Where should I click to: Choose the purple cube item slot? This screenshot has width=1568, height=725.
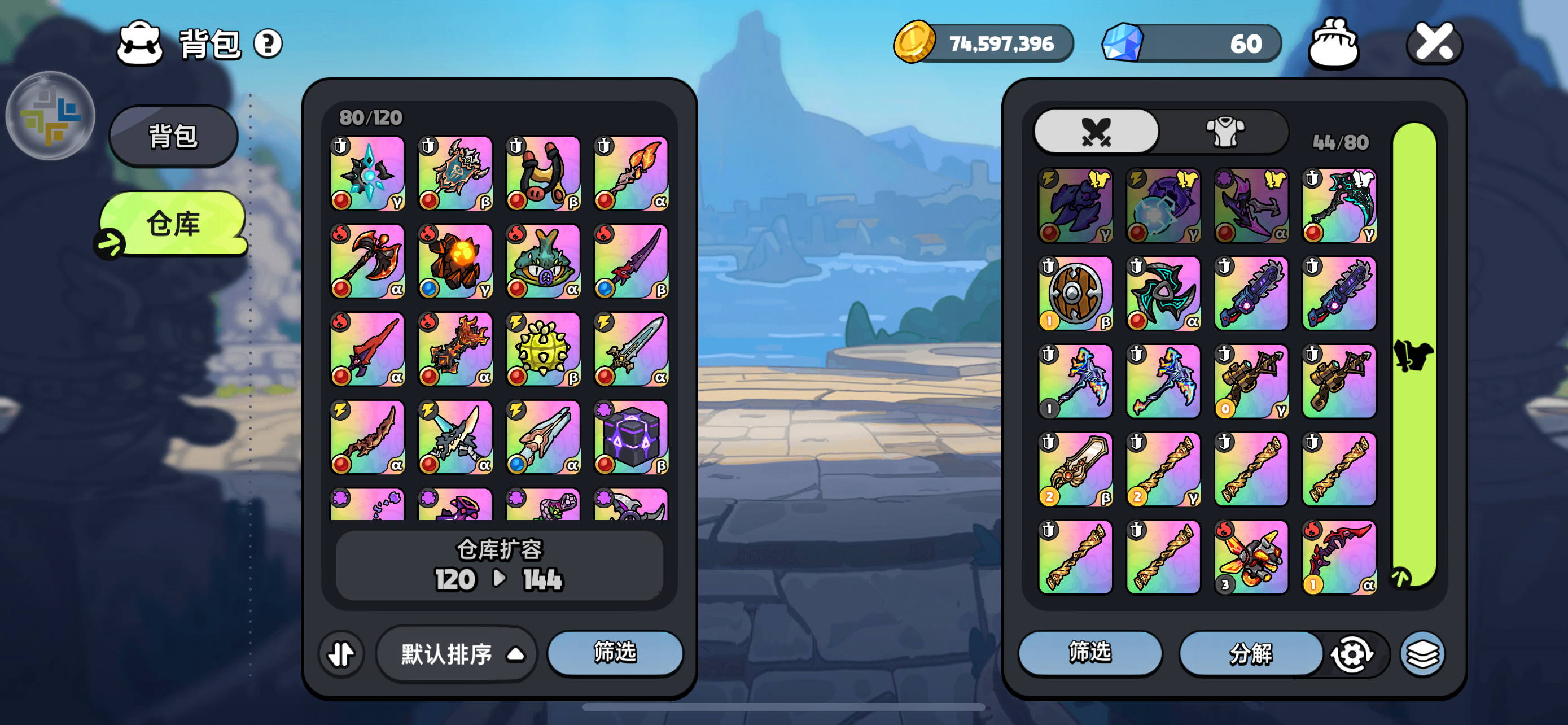[x=630, y=437]
